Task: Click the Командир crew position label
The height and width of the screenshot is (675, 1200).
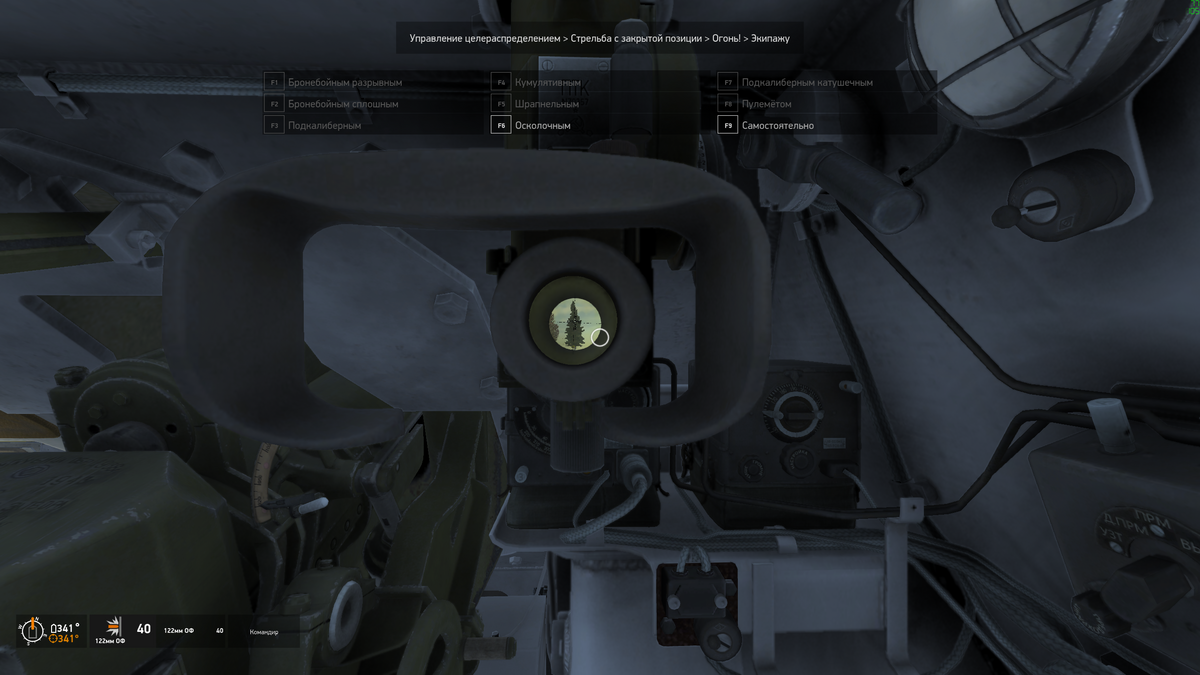Action: (264, 632)
